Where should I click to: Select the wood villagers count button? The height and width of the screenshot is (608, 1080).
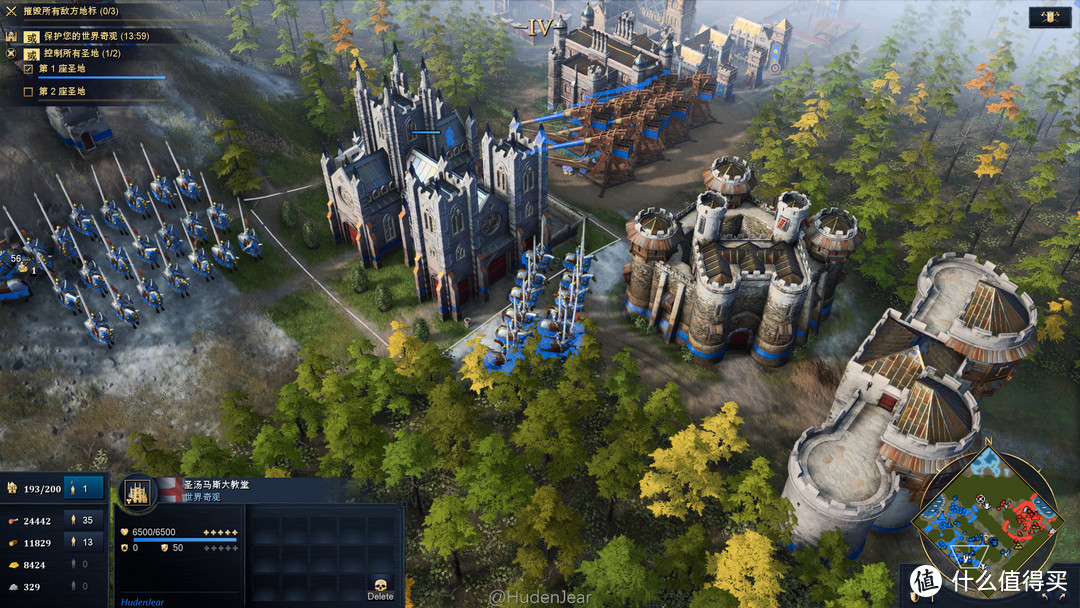tap(84, 542)
